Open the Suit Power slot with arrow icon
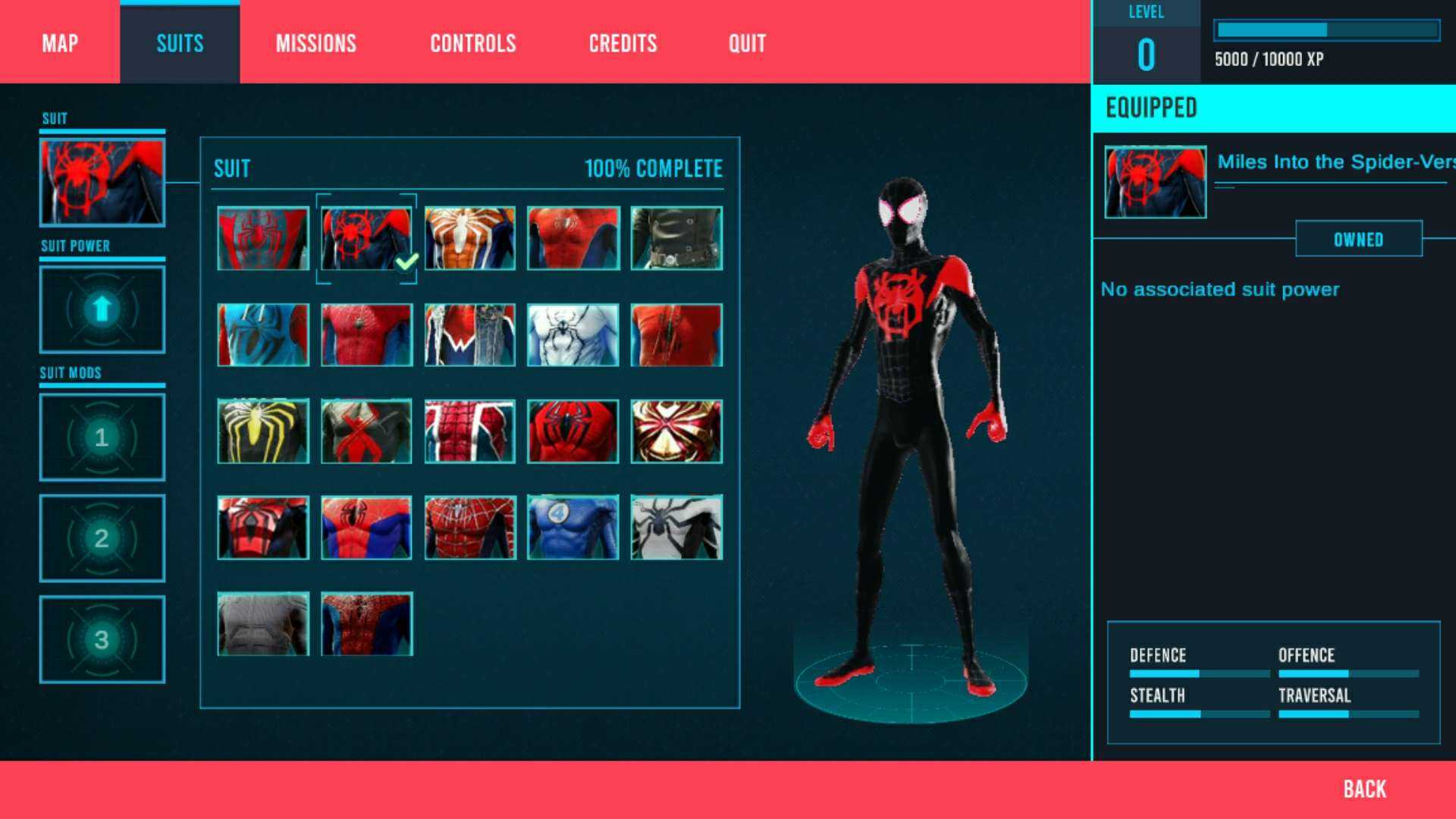The width and height of the screenshot is (1456, 819). [x=102, y=309]
